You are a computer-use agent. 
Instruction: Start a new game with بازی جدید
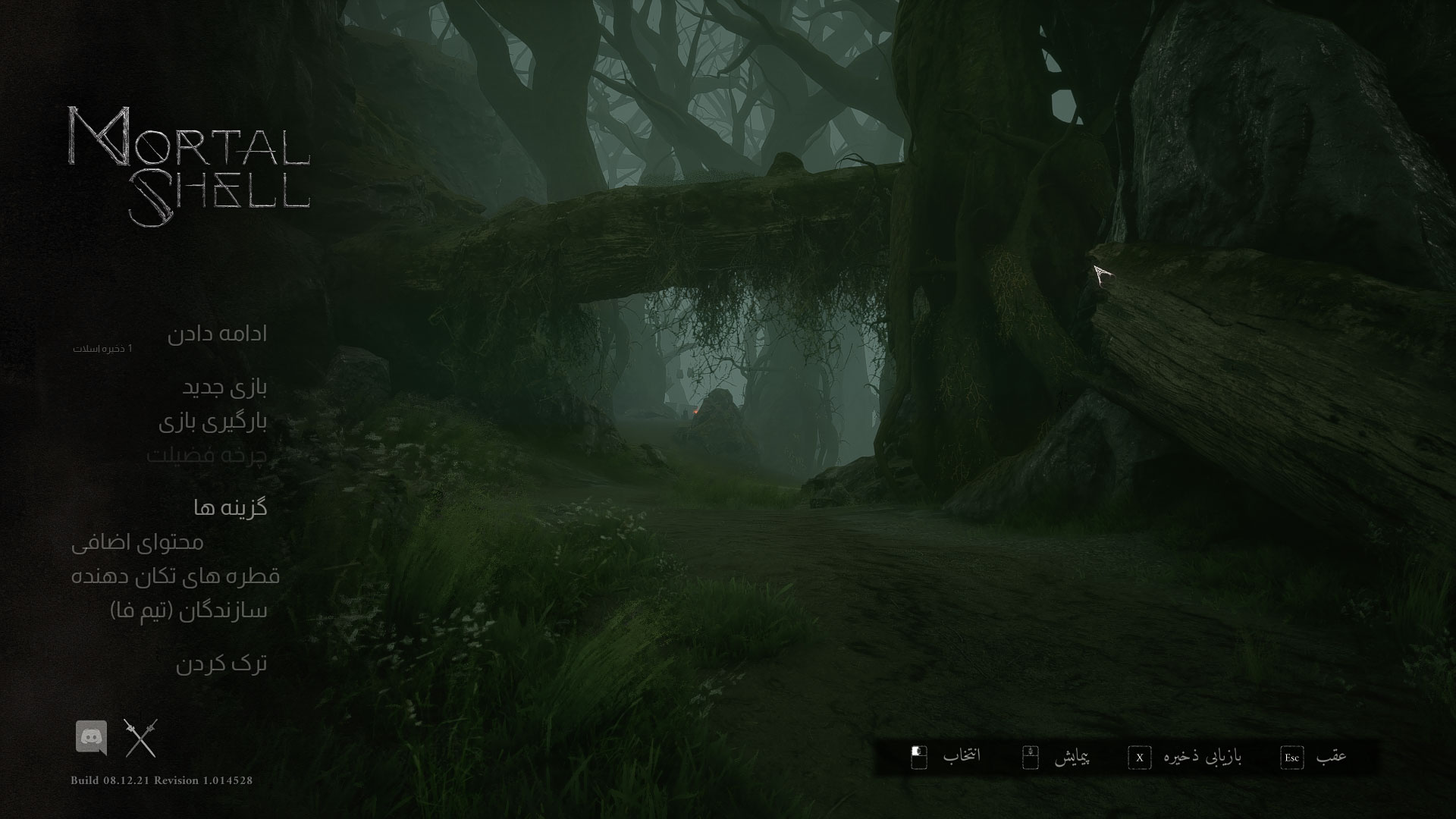pyautogui.click(x=224, y=388)
